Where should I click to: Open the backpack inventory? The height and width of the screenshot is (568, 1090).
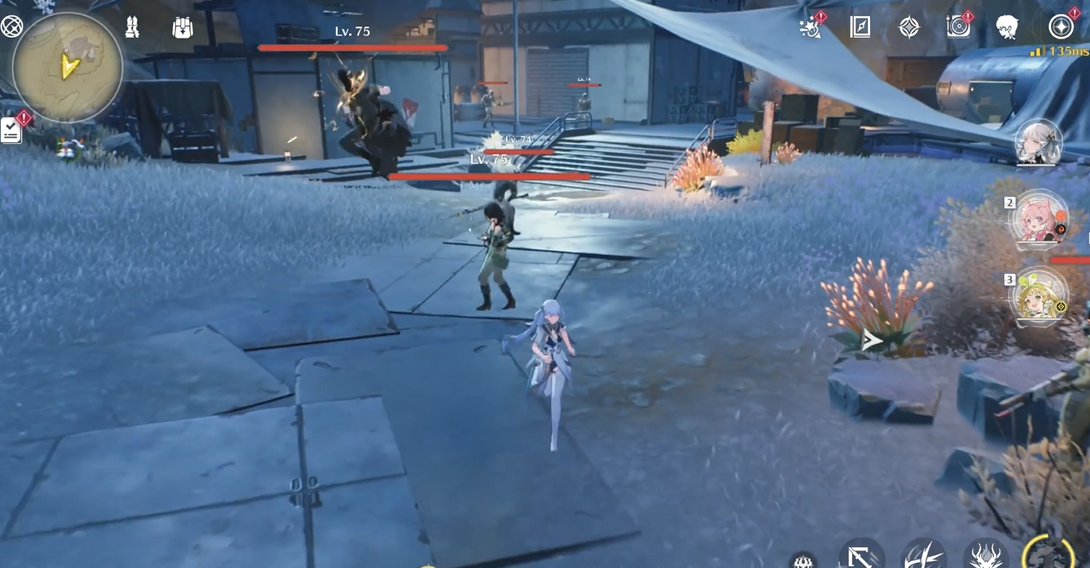pos(182,28)
